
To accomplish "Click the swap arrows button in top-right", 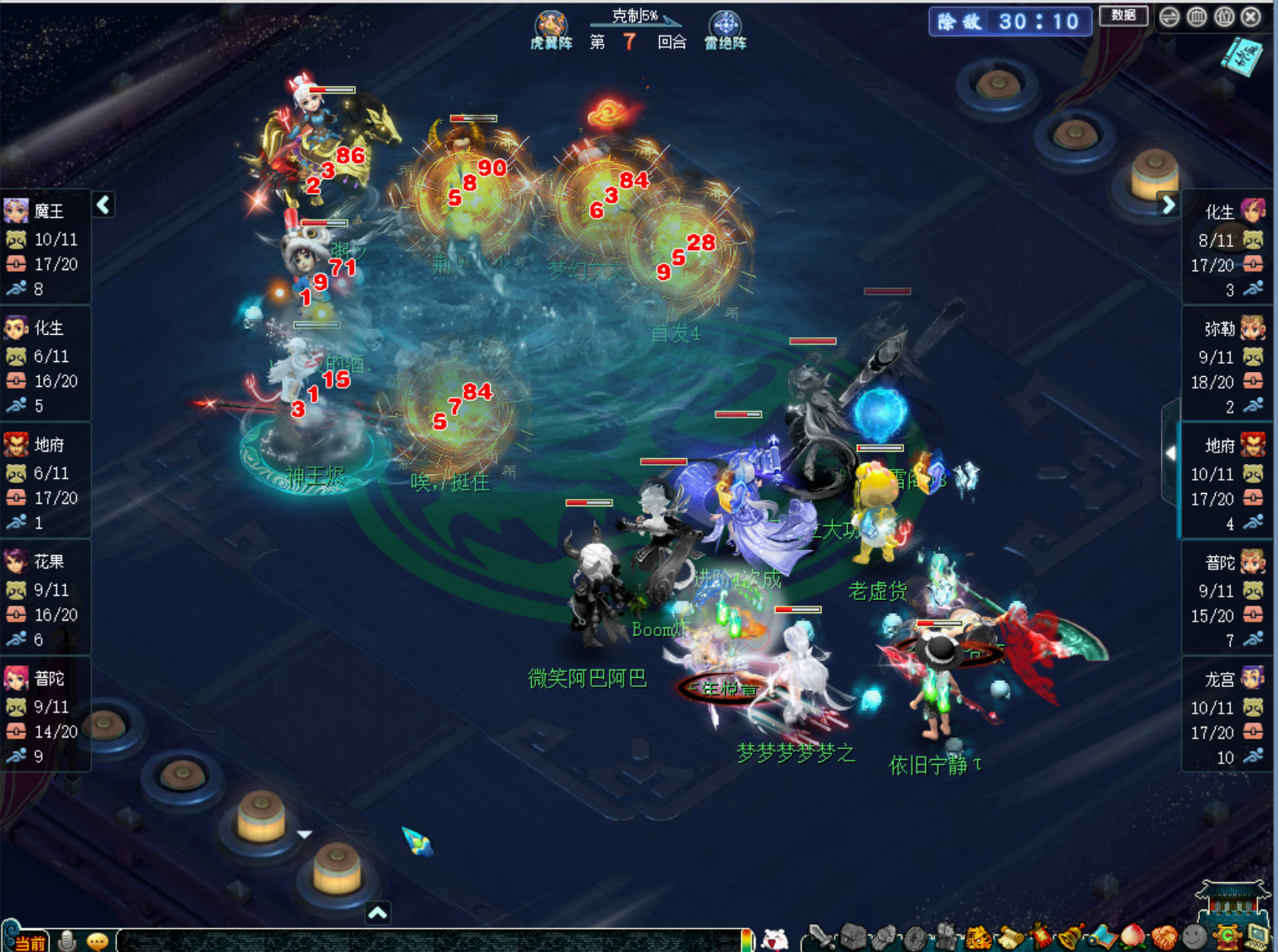I will pyautogui.click(x=1169, y=17).
